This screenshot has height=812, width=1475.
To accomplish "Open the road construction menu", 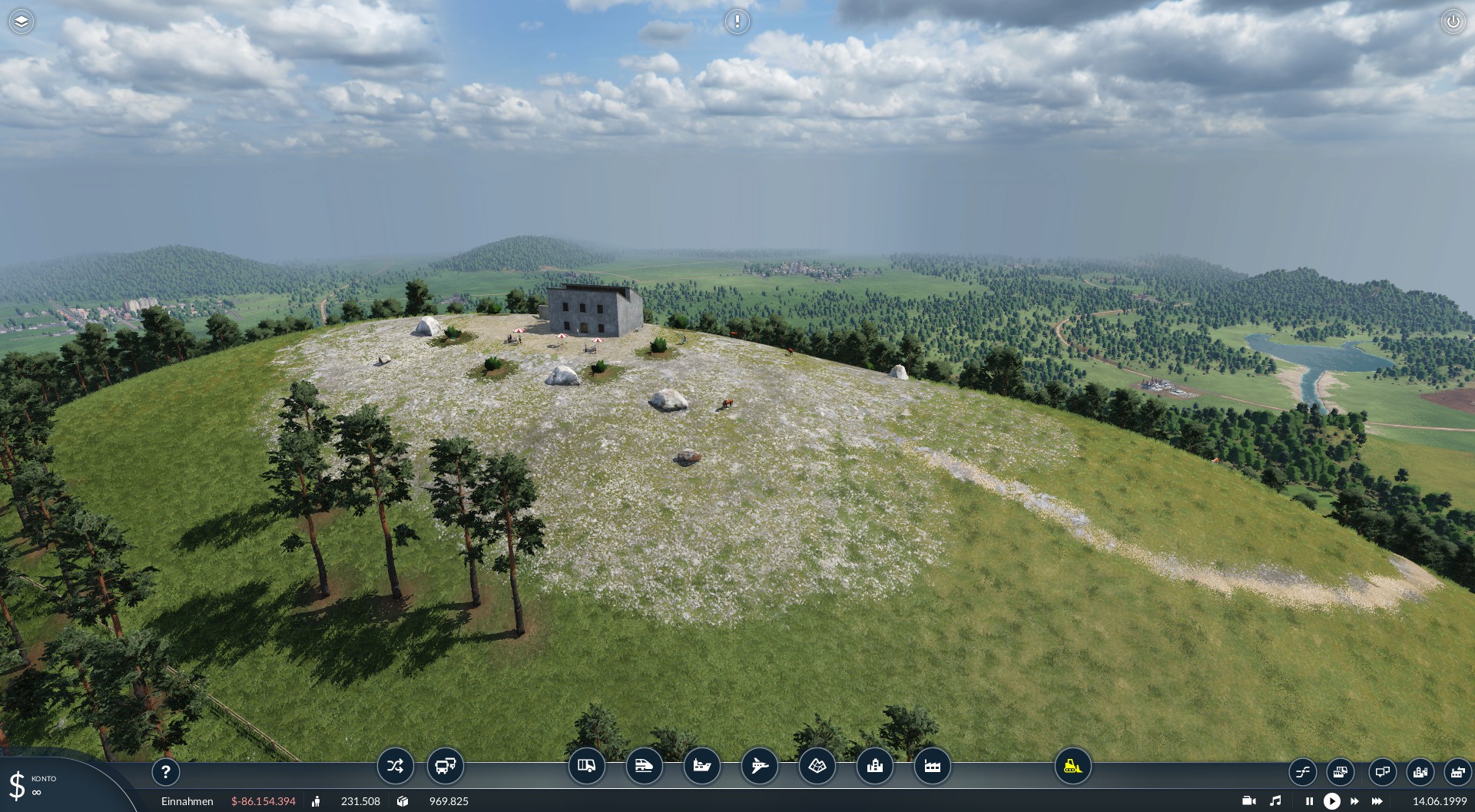I will point(586,766).
